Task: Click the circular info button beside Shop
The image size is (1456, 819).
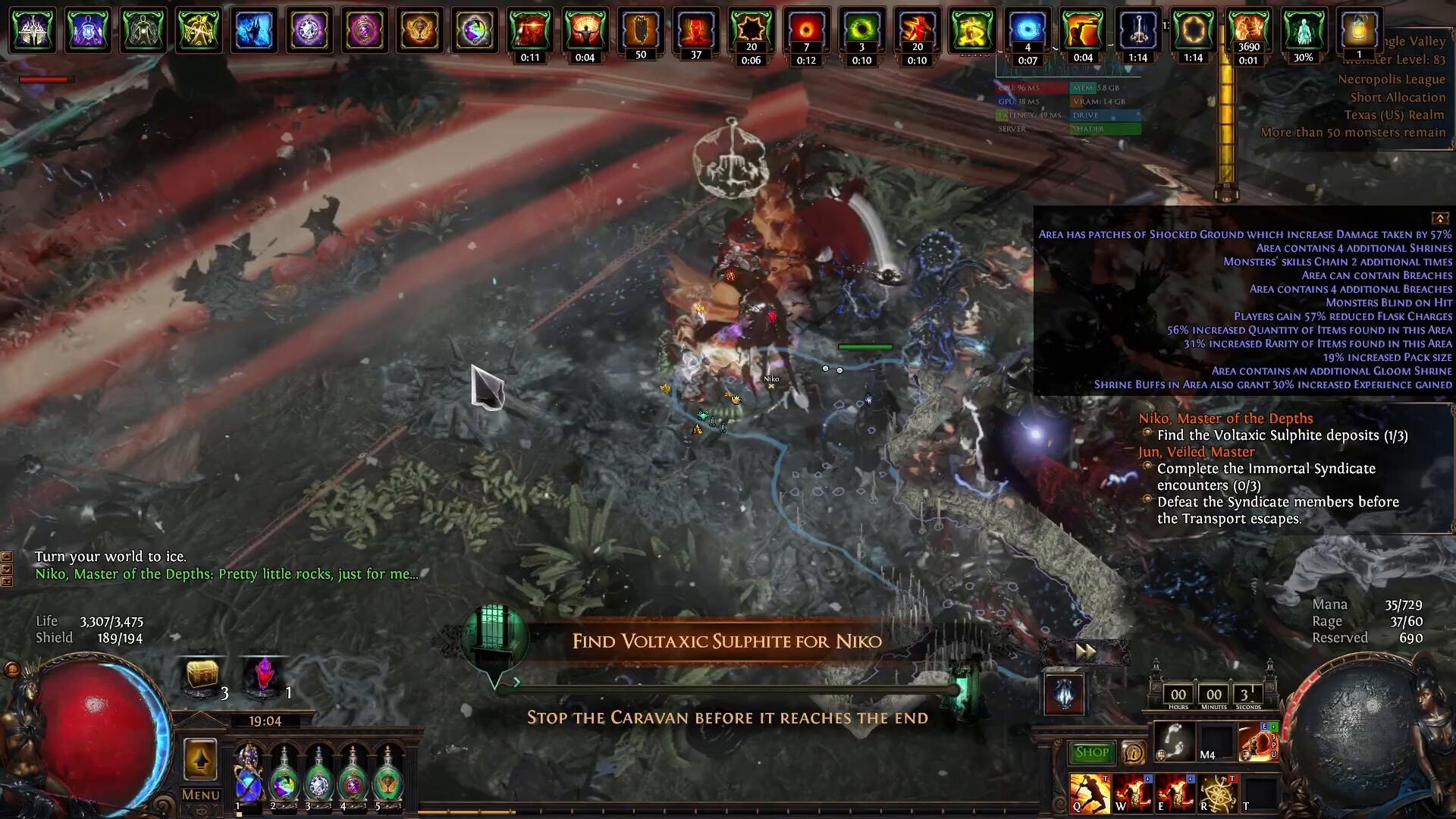Action: point(1133,752)
